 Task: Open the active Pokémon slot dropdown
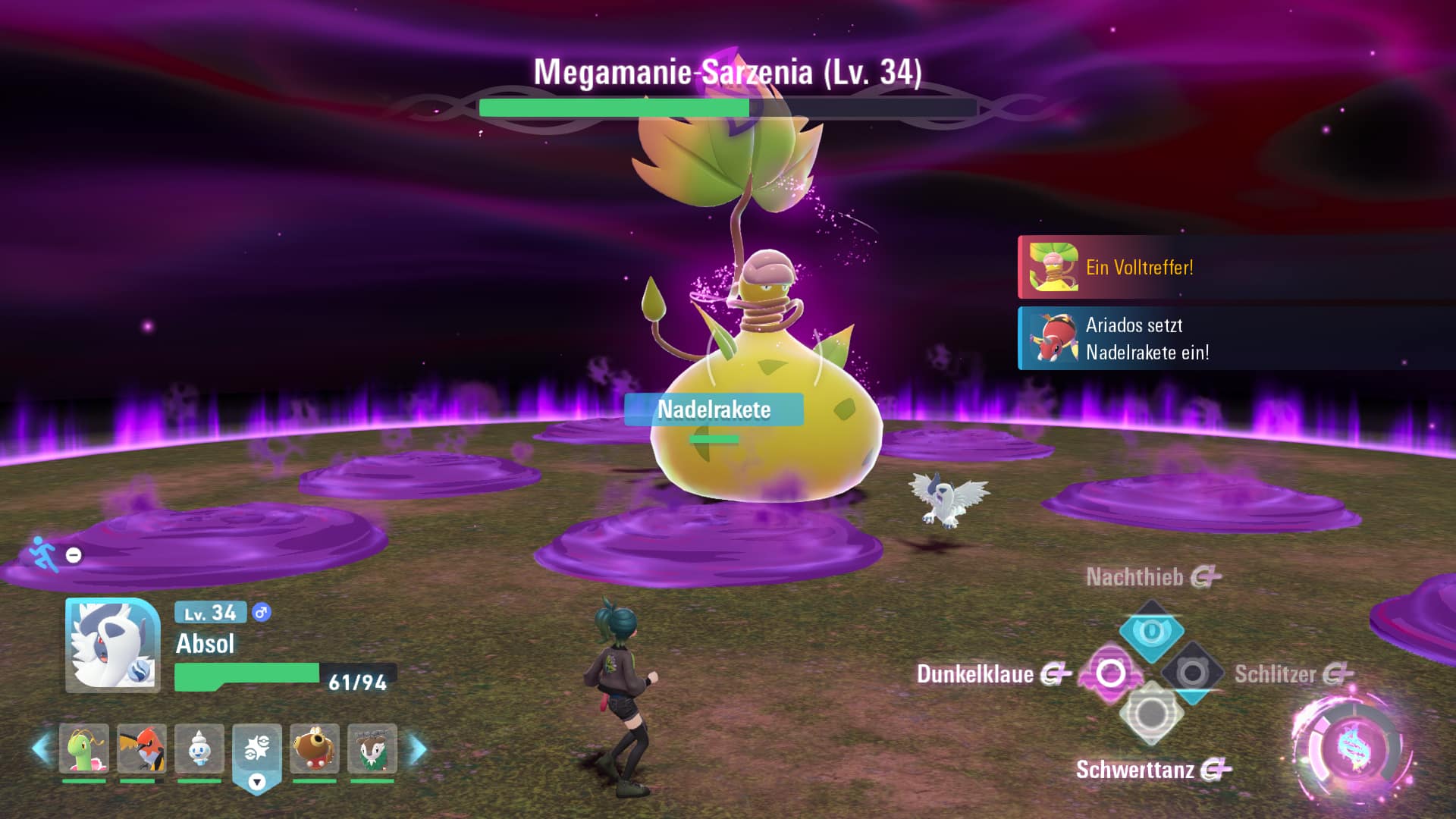pos(257,782)
